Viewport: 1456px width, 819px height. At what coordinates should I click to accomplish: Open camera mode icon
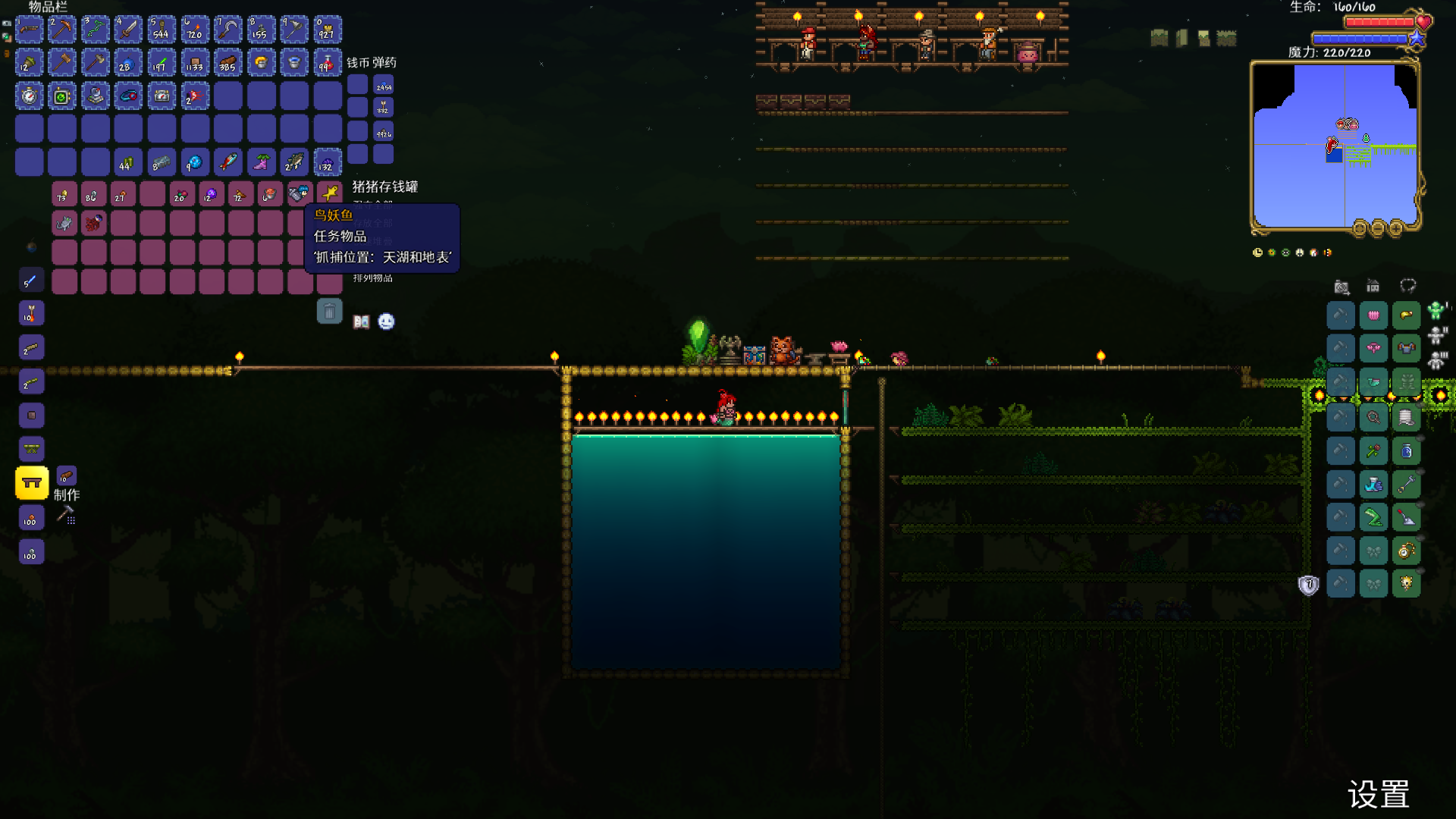[1341, 287]
